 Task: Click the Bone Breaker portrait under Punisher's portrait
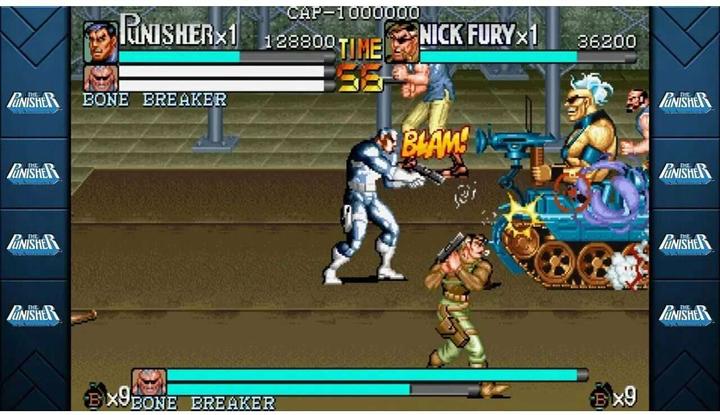(100, 78)
